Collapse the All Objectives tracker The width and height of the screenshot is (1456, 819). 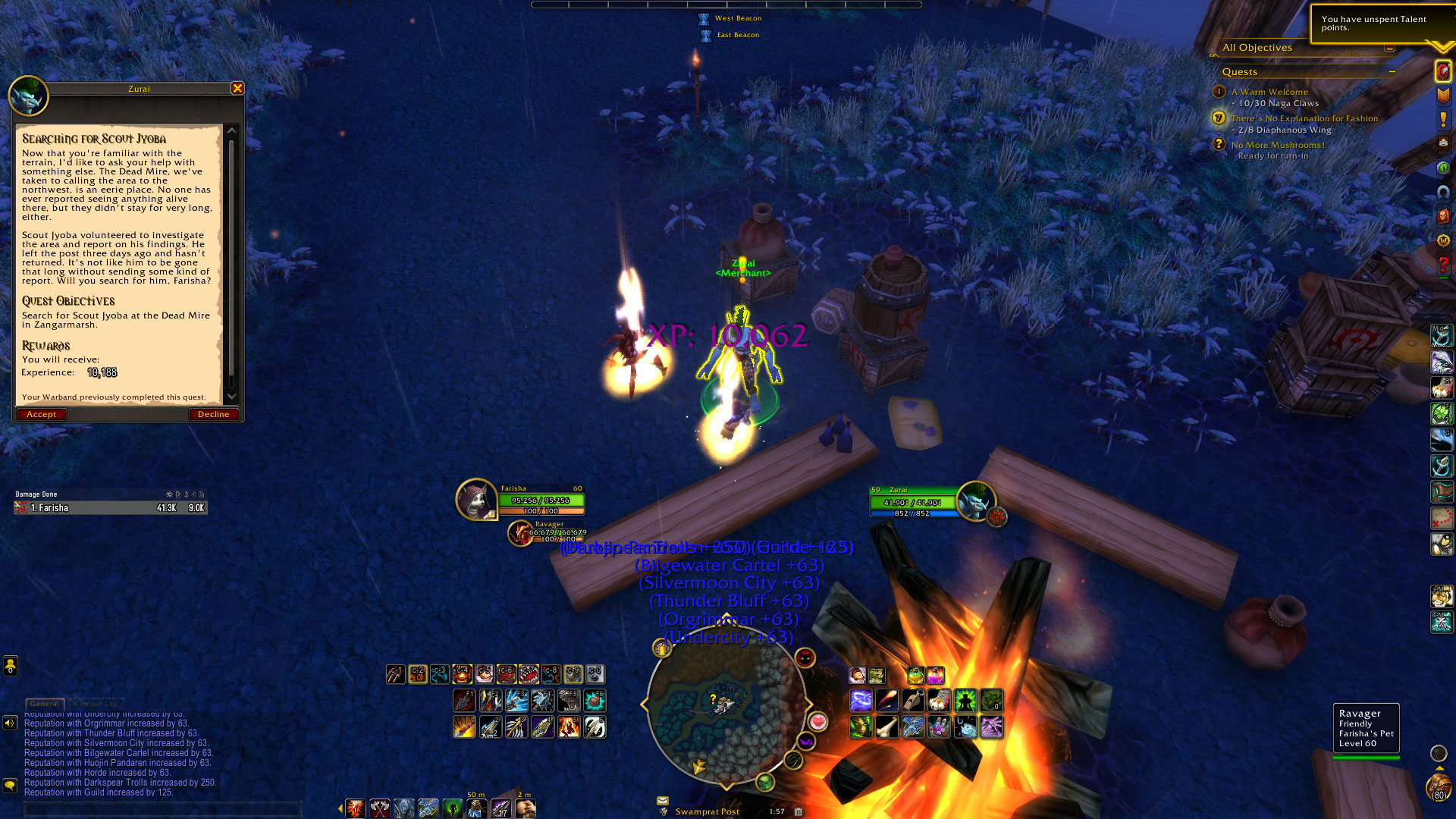coord(1389,48)
